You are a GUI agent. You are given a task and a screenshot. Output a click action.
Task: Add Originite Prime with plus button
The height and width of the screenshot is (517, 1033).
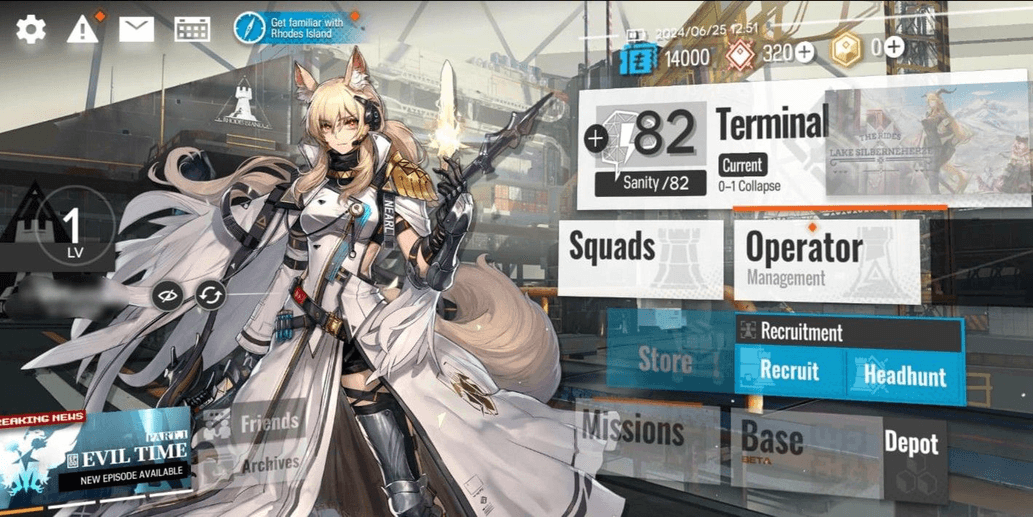(894, 47)
